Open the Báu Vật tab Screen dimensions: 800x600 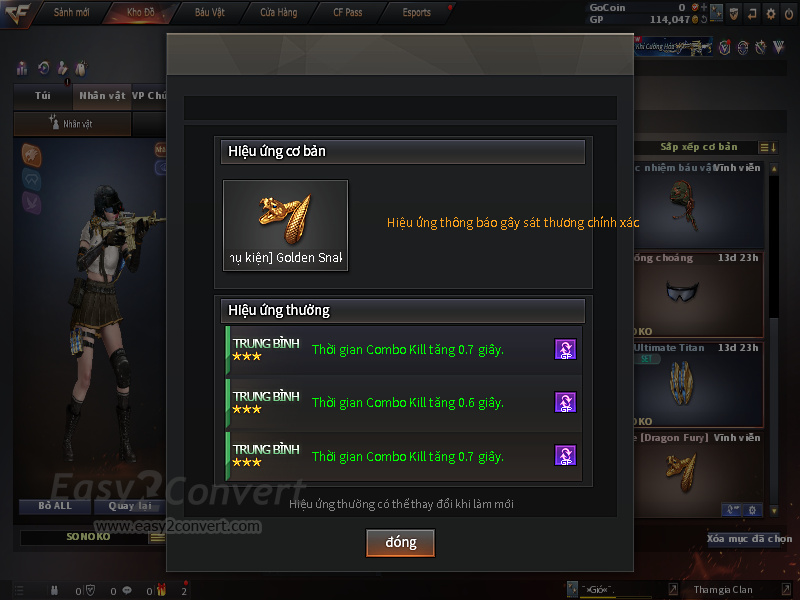210,12
